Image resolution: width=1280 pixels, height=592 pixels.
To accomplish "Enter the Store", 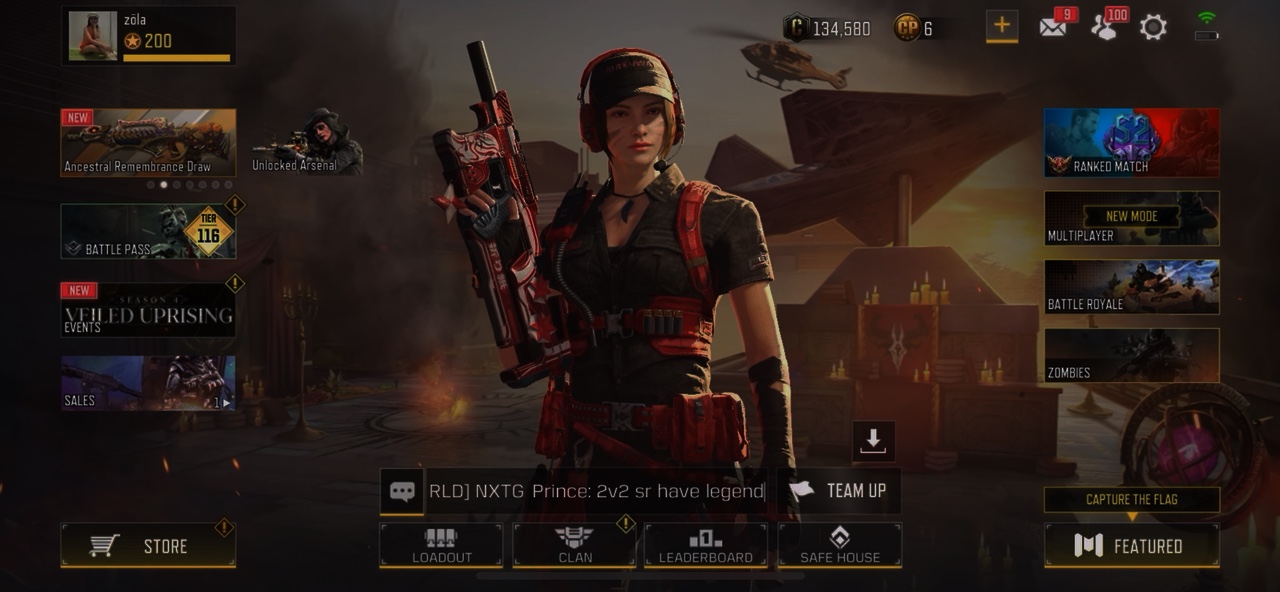I will click(148, 546).
